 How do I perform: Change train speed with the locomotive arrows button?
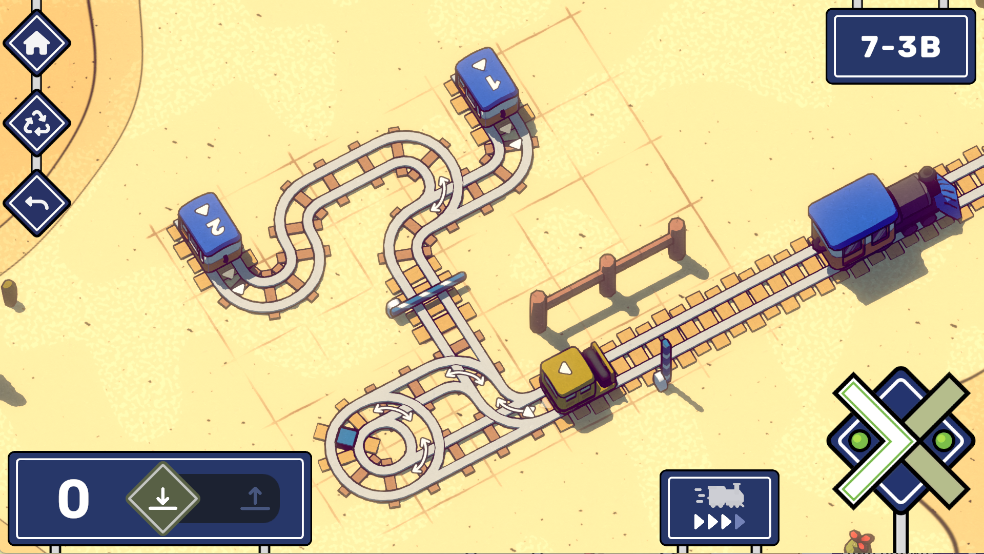click(x=719, y=507)
